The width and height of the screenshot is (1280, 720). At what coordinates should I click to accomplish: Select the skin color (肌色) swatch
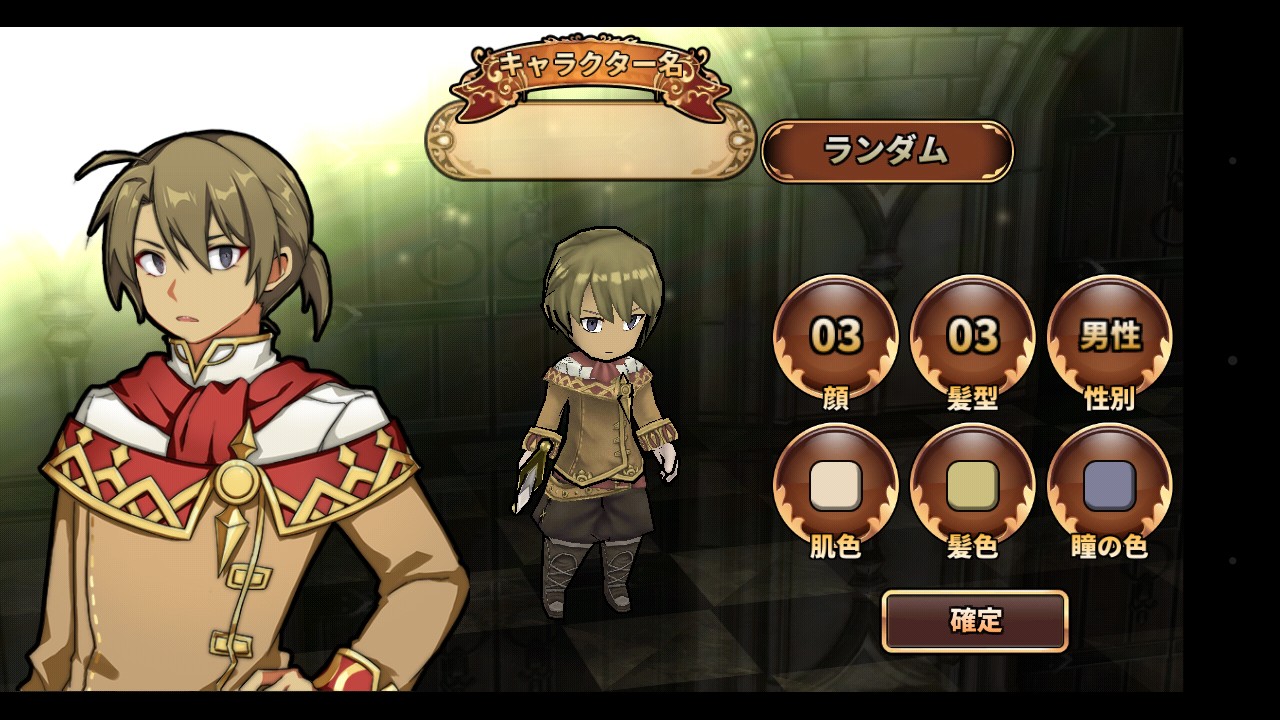point(835,485)
